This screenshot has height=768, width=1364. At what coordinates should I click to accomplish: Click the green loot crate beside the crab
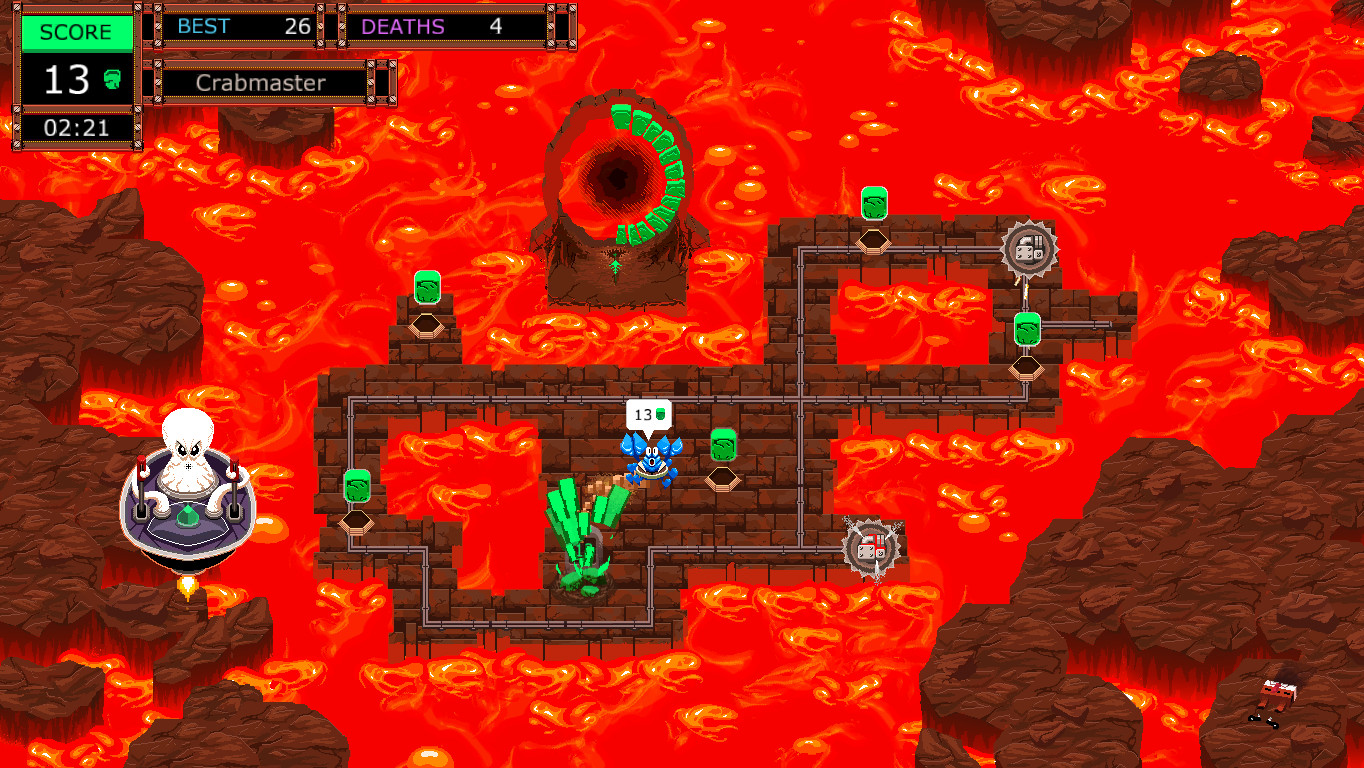click(722, 444)
